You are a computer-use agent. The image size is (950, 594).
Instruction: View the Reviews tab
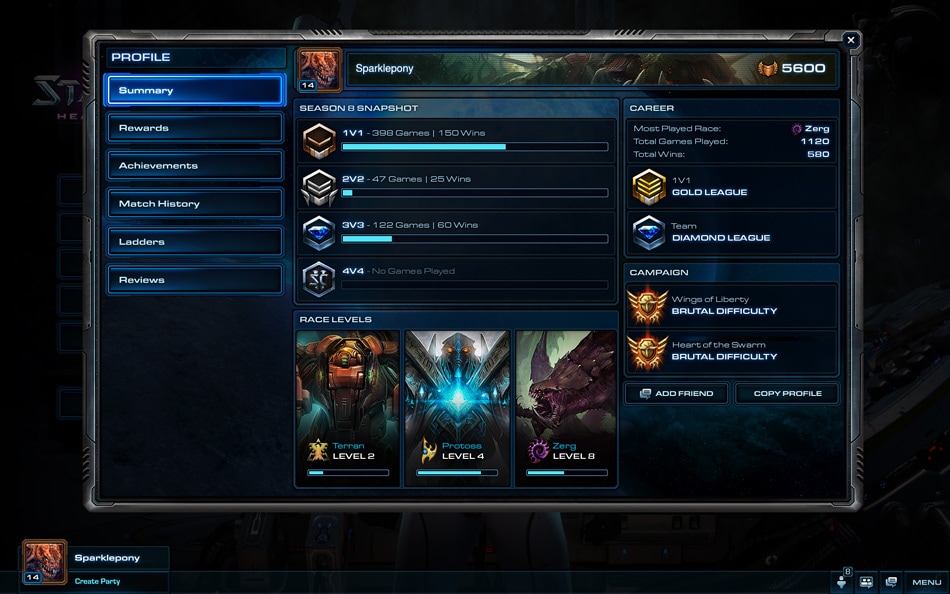[x=195, y=280]
